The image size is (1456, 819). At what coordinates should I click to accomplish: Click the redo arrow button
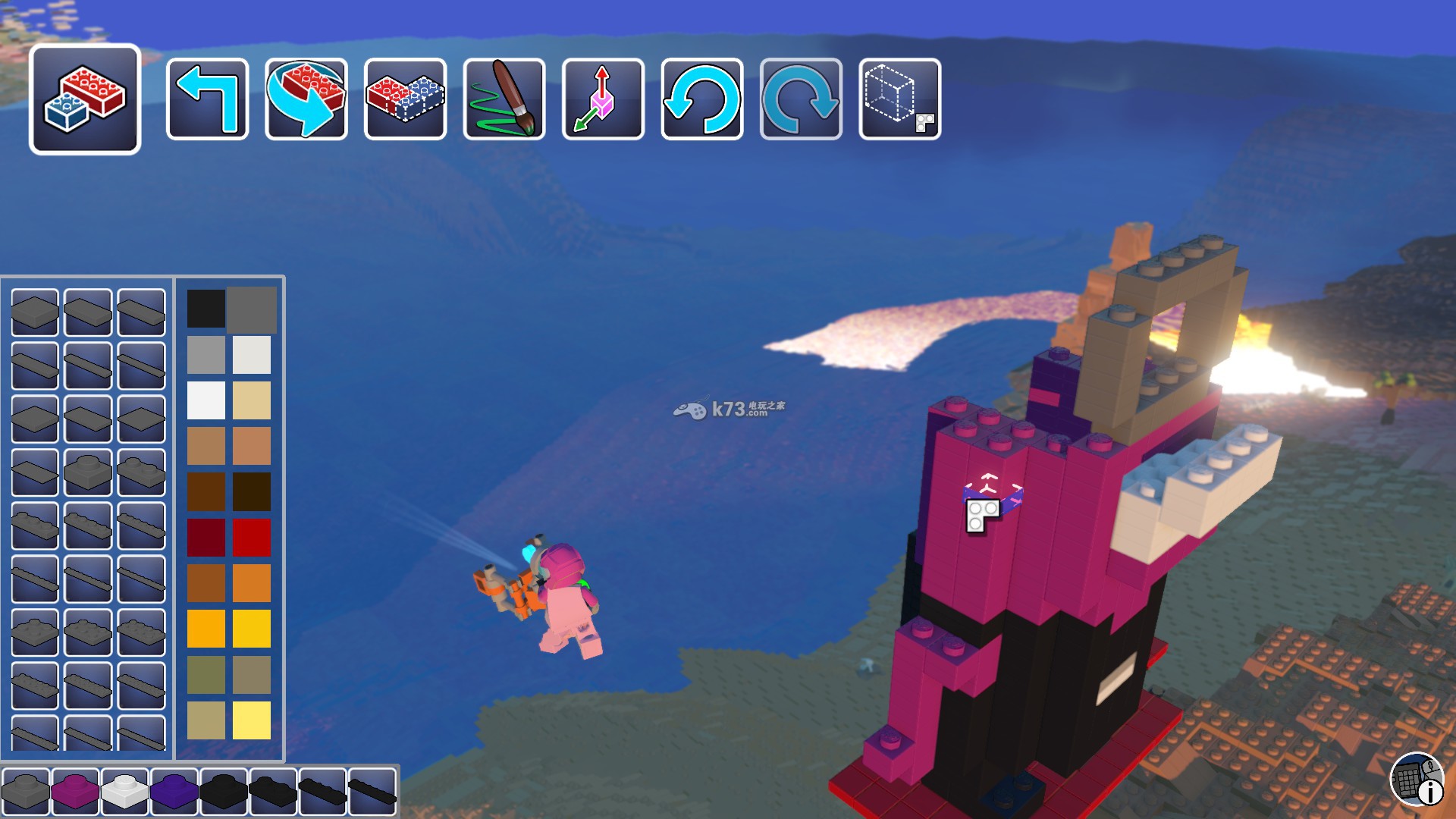tap(801, 99)
